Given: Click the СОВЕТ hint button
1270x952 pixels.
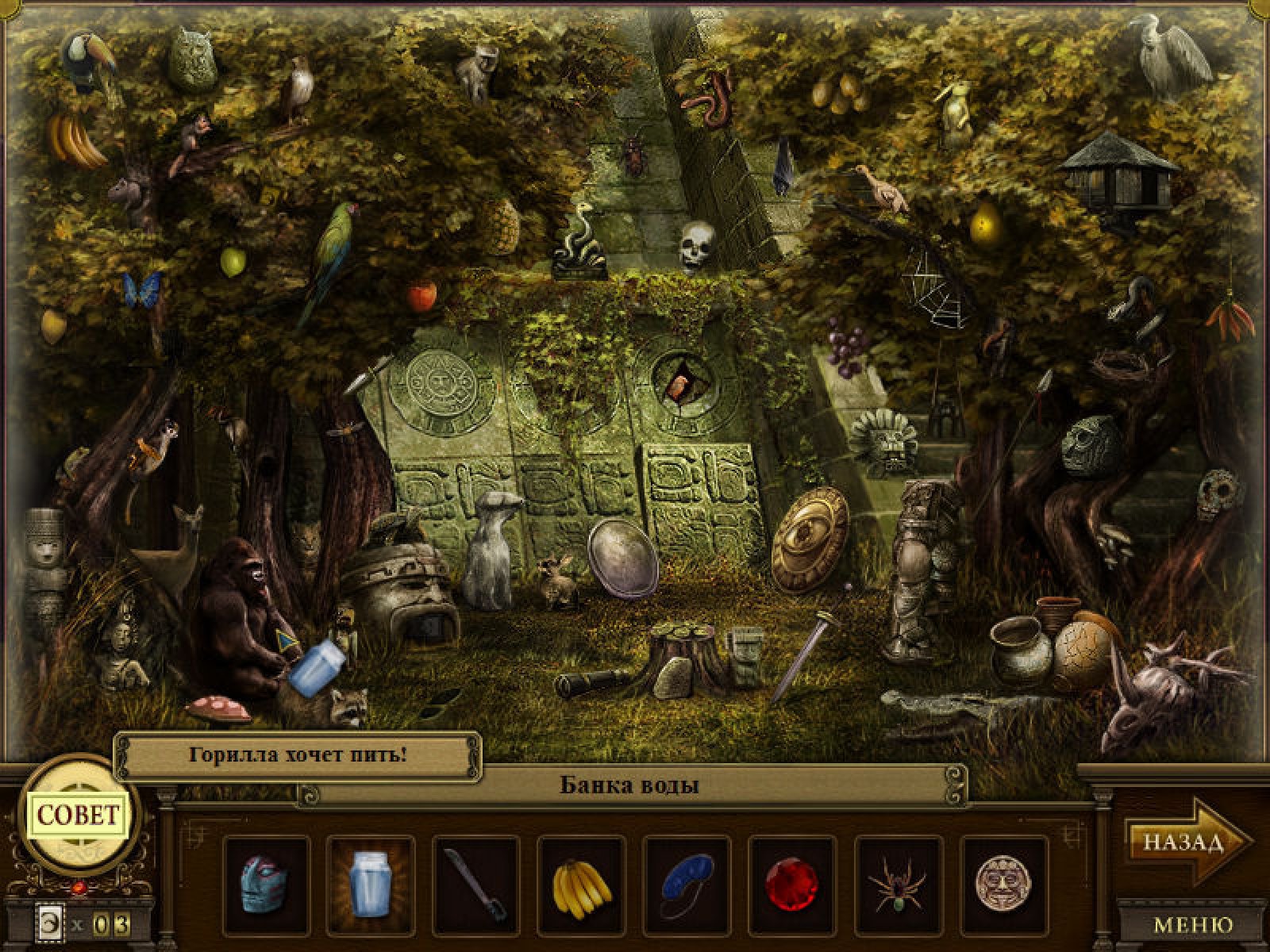Looking at the screenshot, I should pos(79,815).
